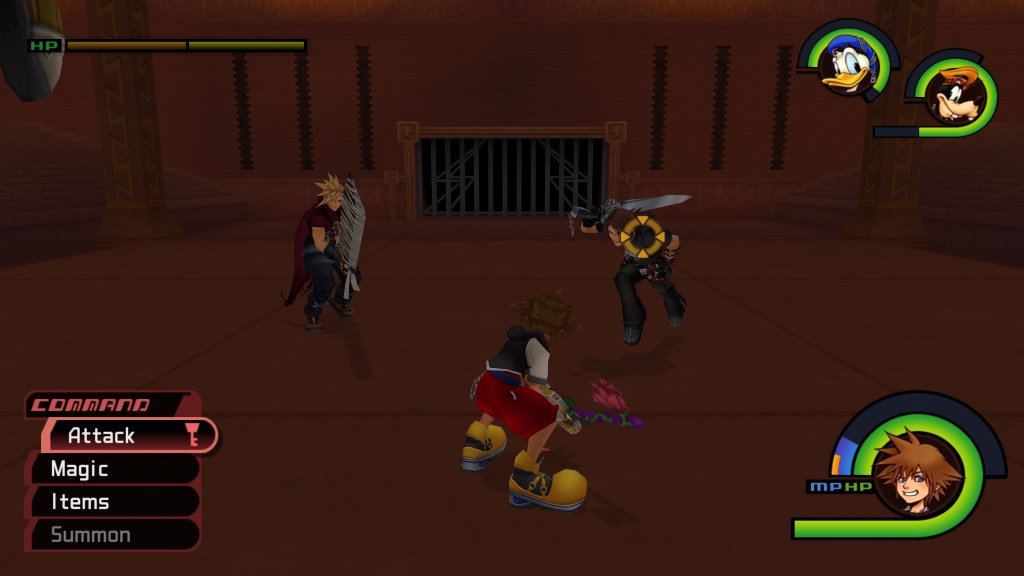Click Donald Duck's party portrait
The height and width of the screenshot is (576, 1024).
pyautogui.click(x=848, y=65)
